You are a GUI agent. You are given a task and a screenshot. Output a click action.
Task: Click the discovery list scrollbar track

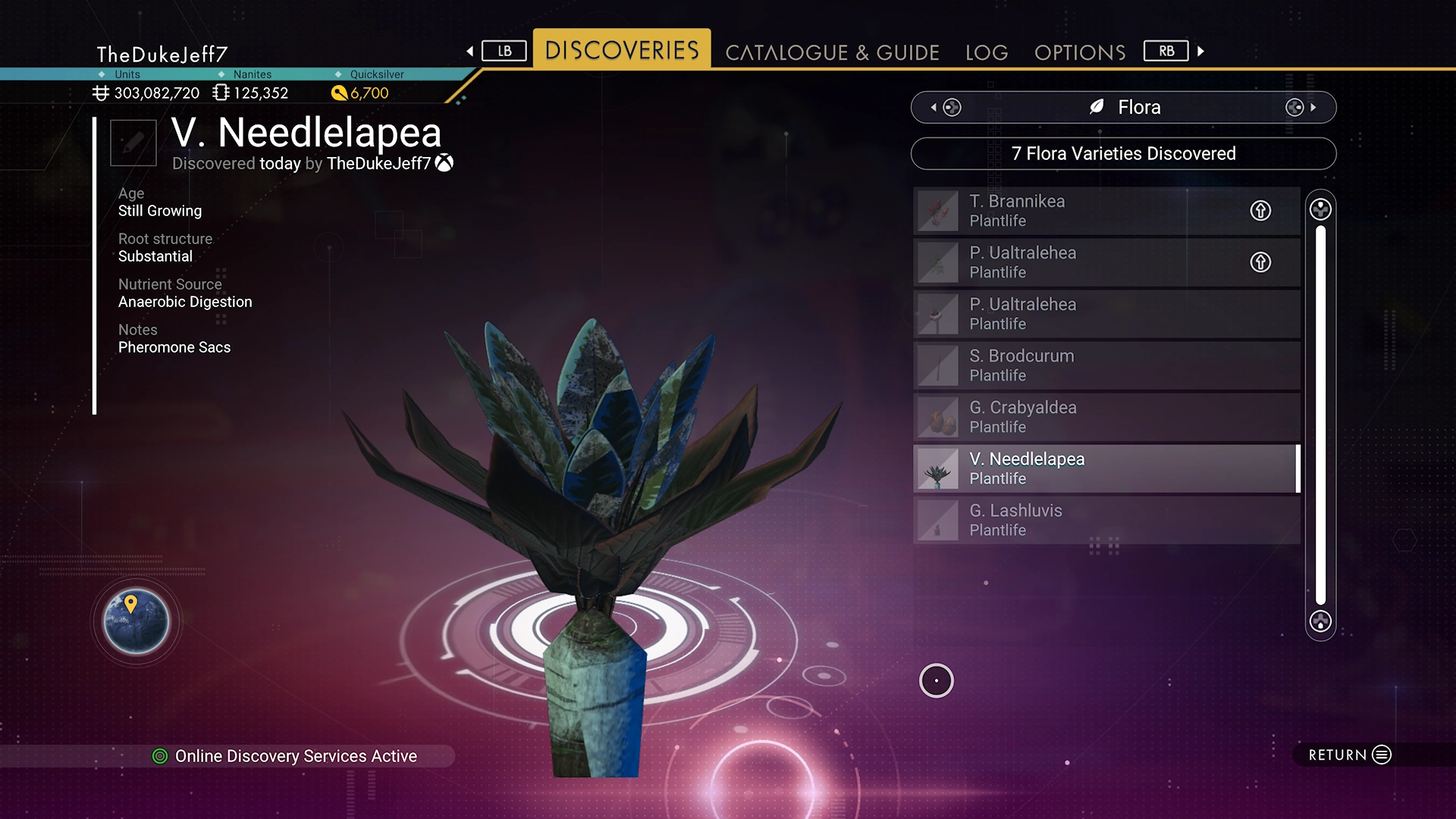tap(1320, 416)
